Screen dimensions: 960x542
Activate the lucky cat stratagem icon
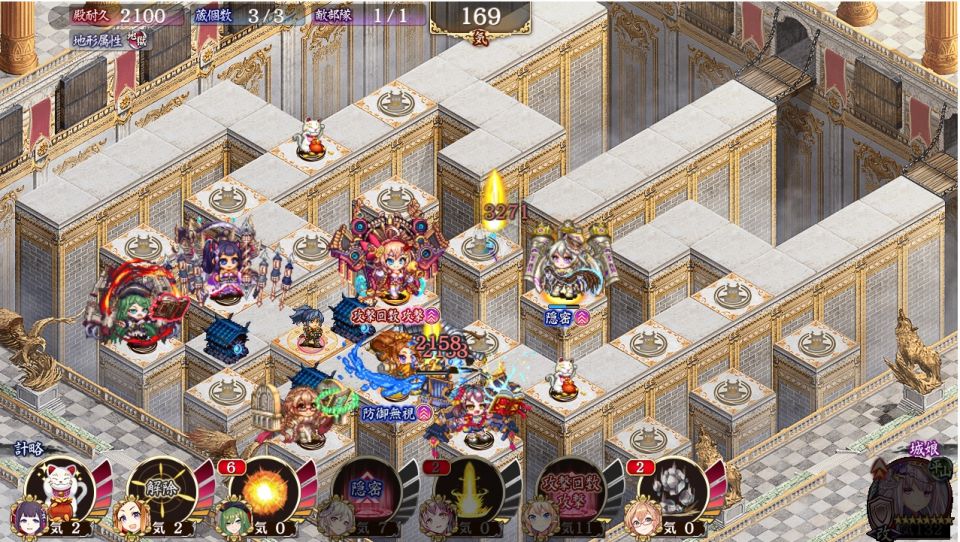pos(66,489)
